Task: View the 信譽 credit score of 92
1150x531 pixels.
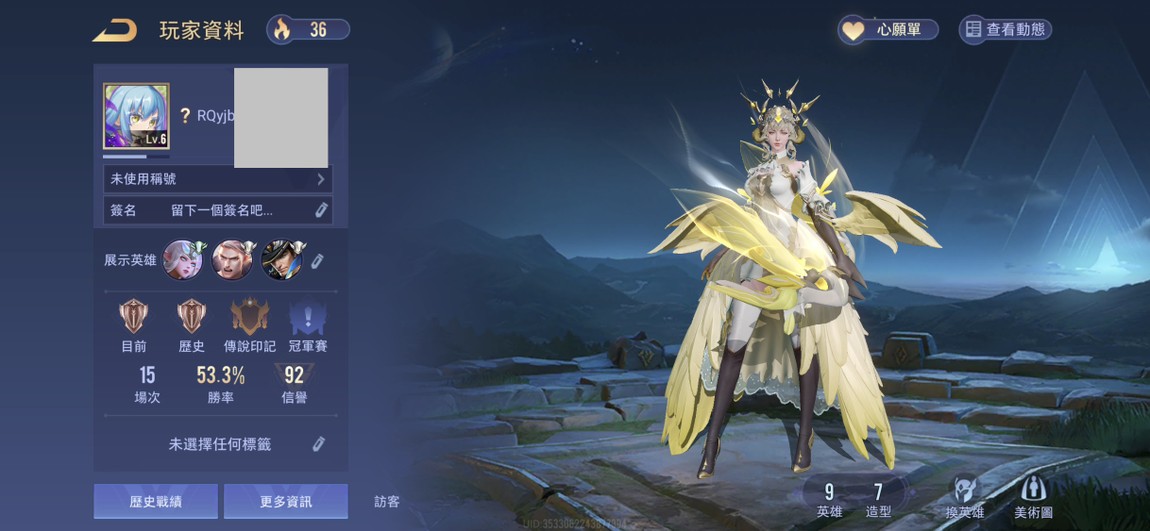Action: coord(294,384)
